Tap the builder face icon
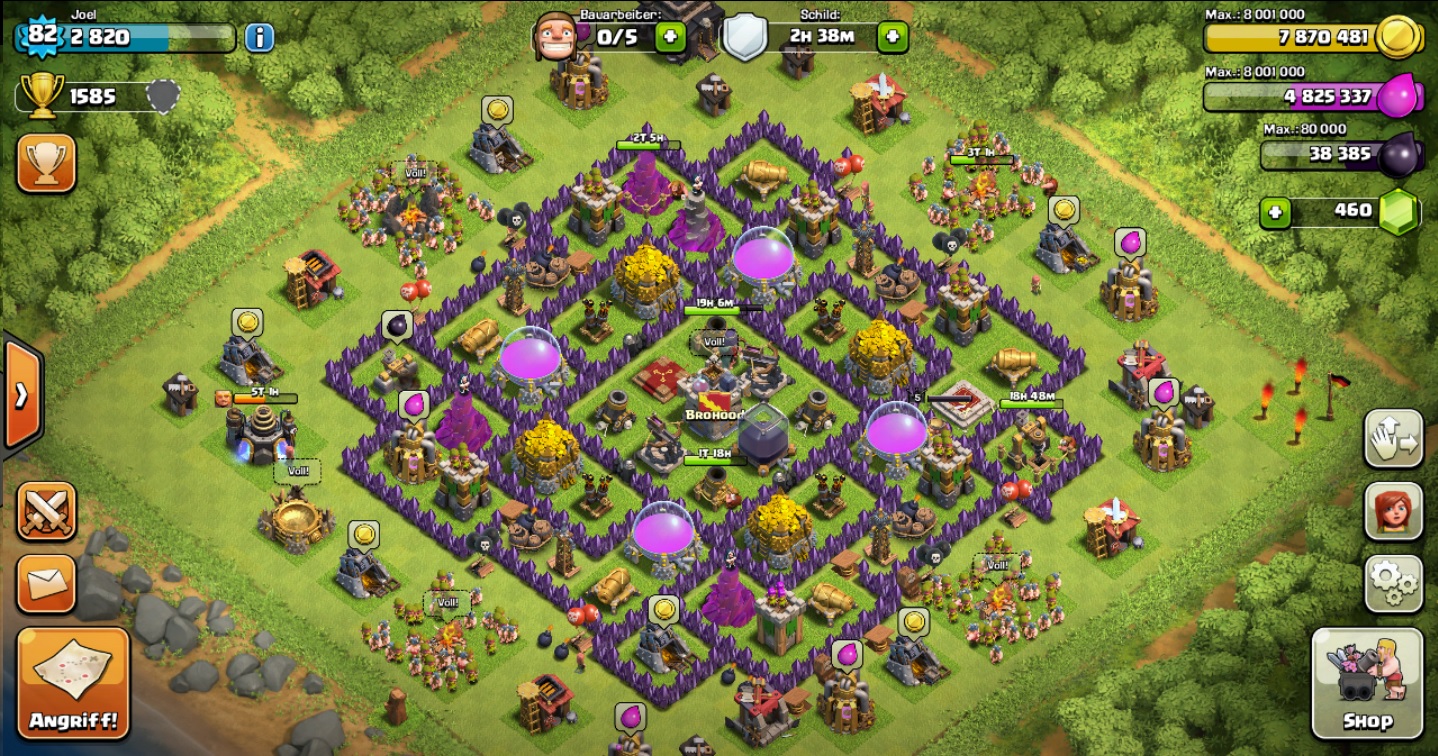 555,36
